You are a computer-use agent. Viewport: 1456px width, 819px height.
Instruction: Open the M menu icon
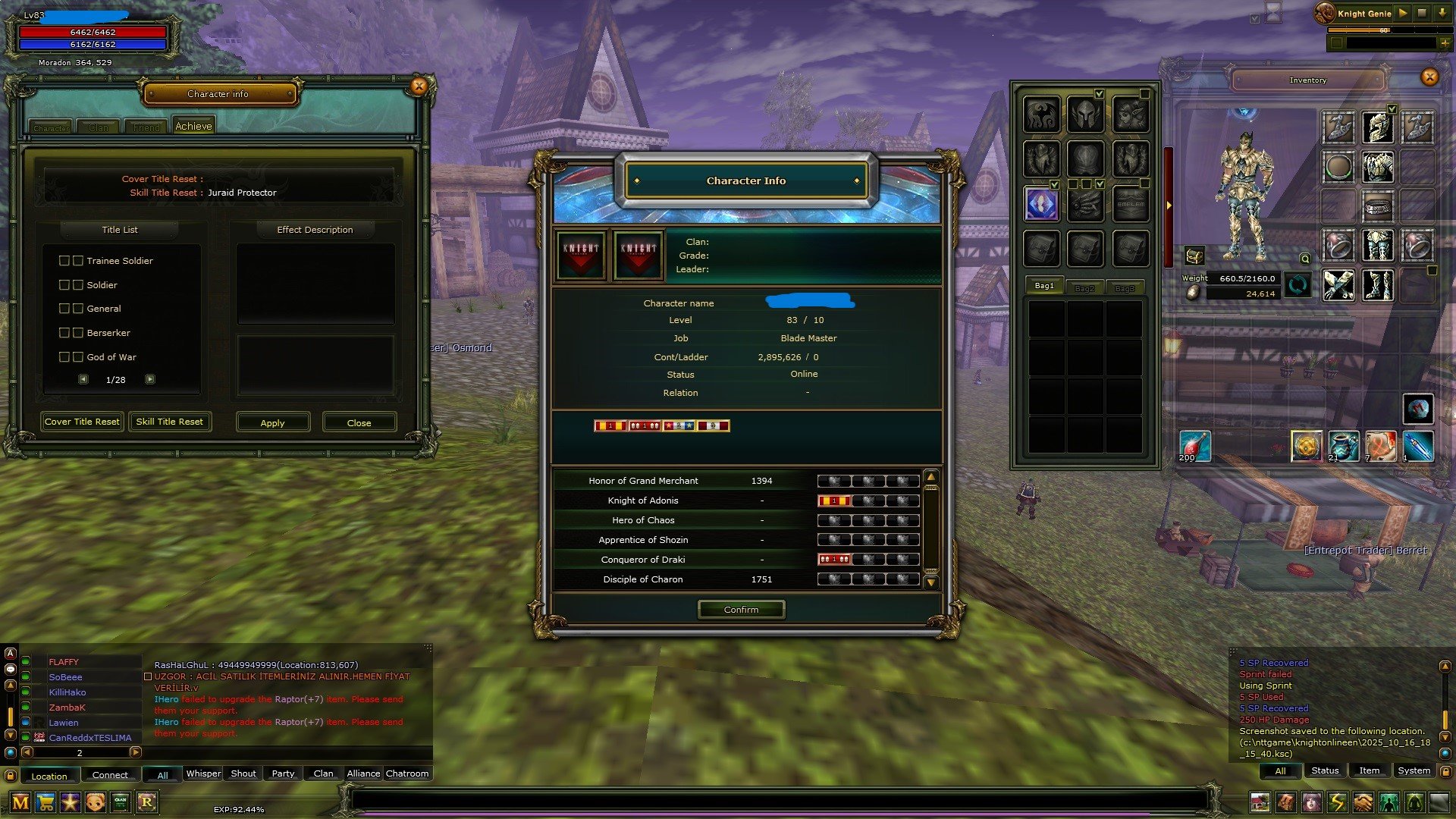coord(20,802)
